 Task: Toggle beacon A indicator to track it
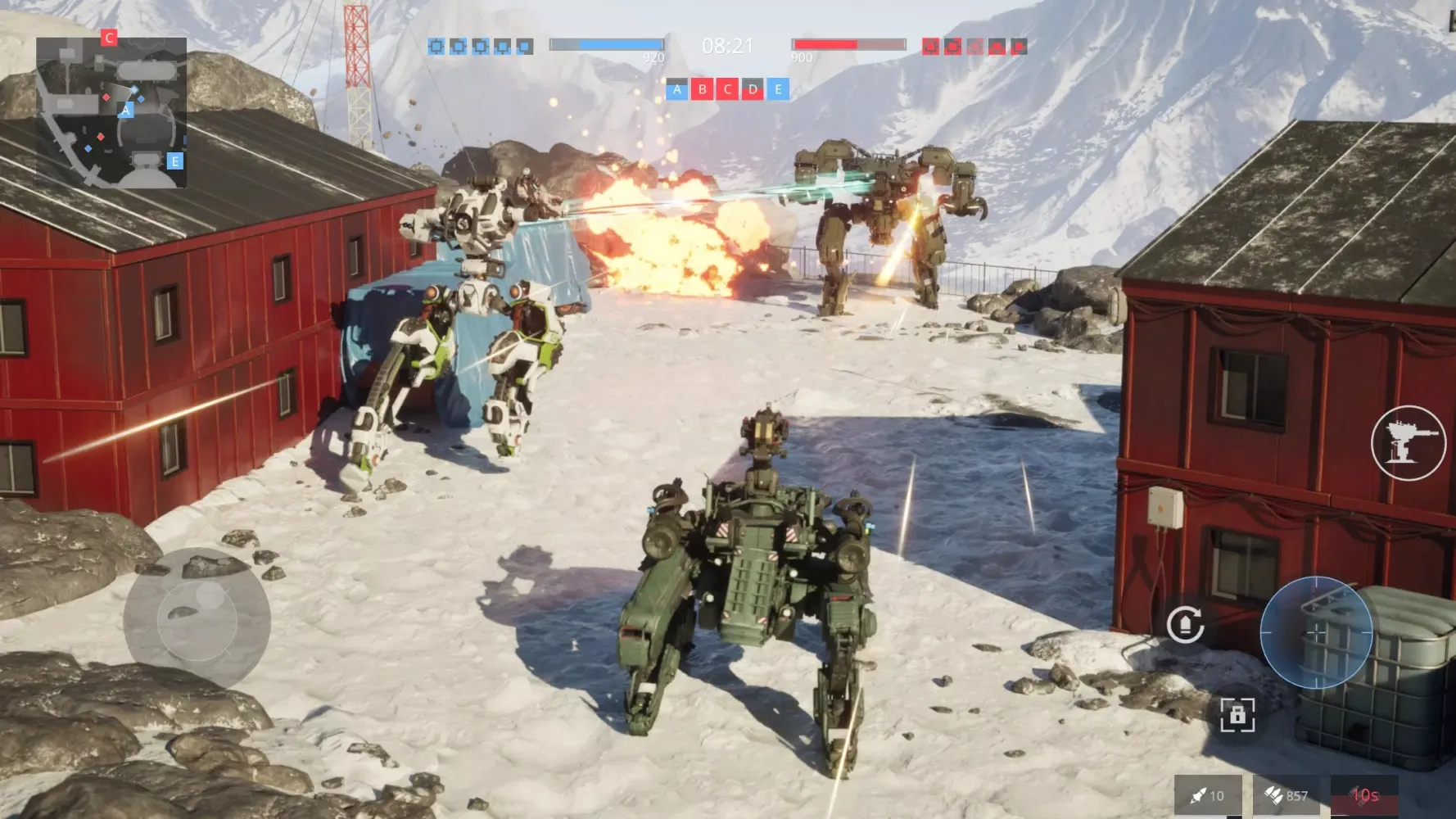tap(676, 90)
